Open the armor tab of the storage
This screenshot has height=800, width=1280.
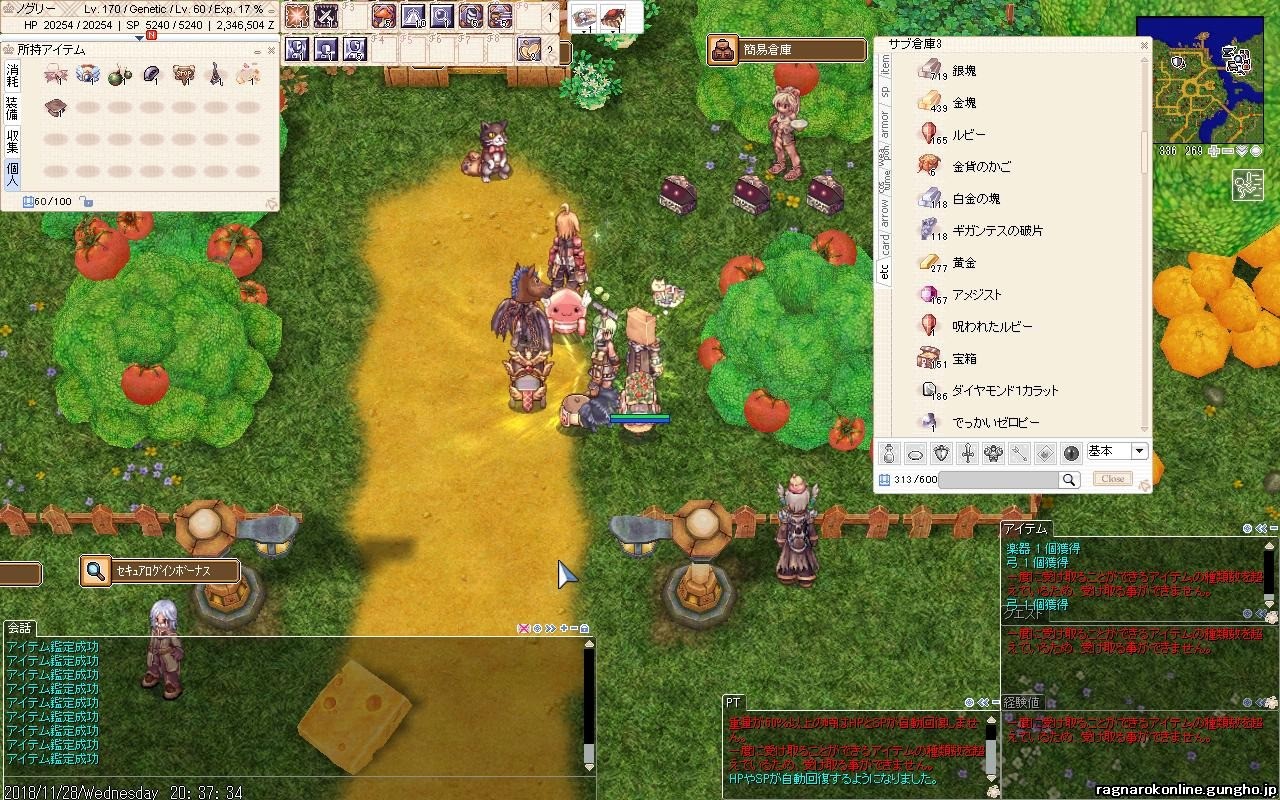point(884,123)
